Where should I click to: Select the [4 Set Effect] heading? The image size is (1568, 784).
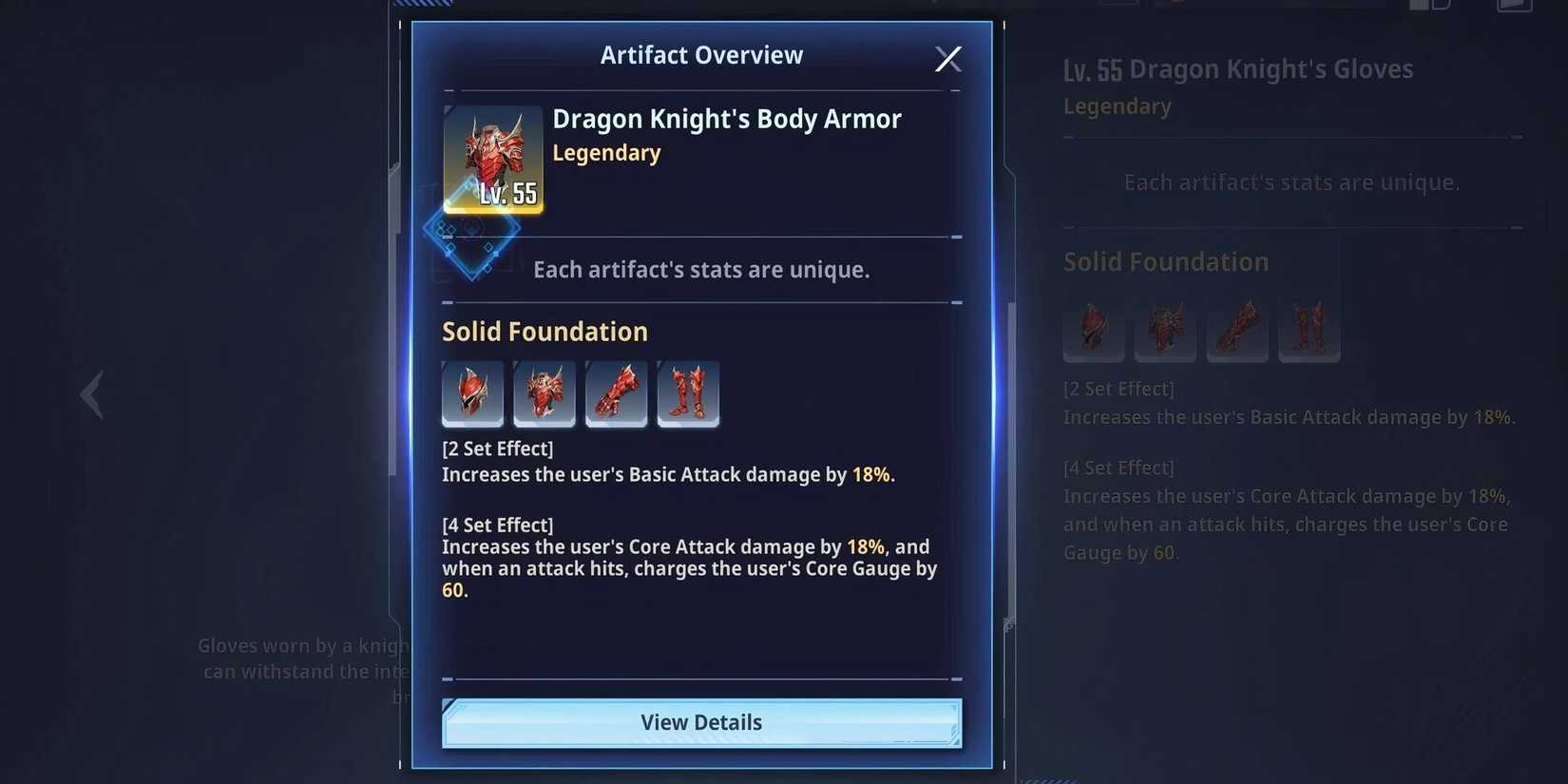click(498, 524)
